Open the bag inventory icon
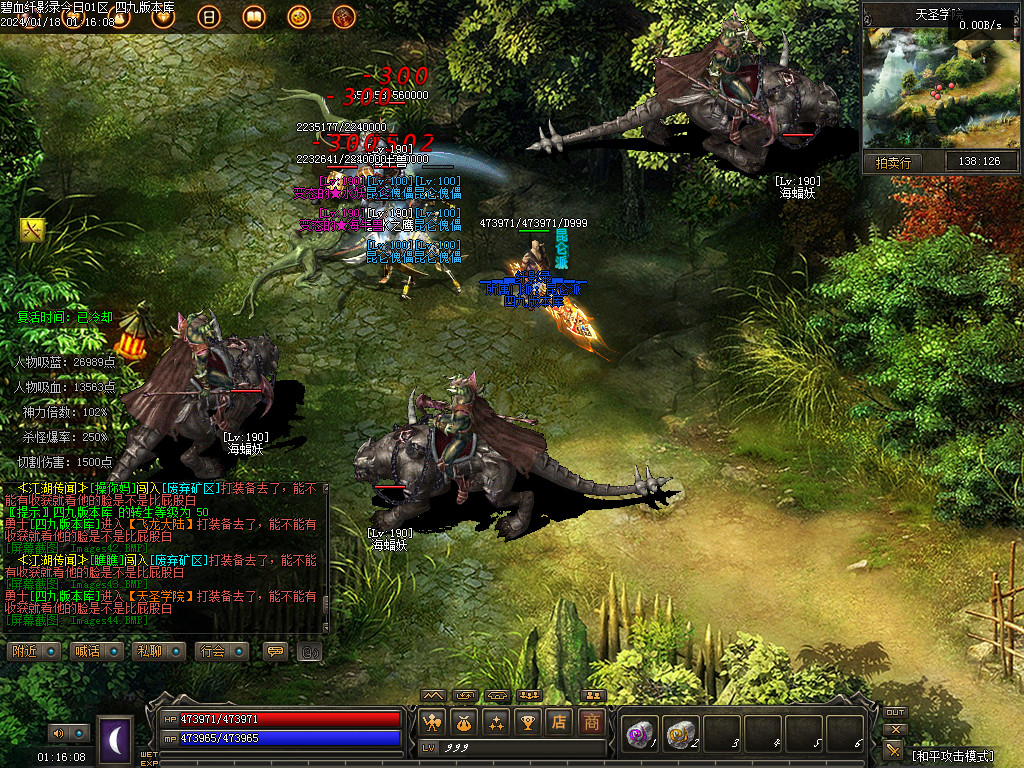This screenshot has height=768, width=1024. 463,721
